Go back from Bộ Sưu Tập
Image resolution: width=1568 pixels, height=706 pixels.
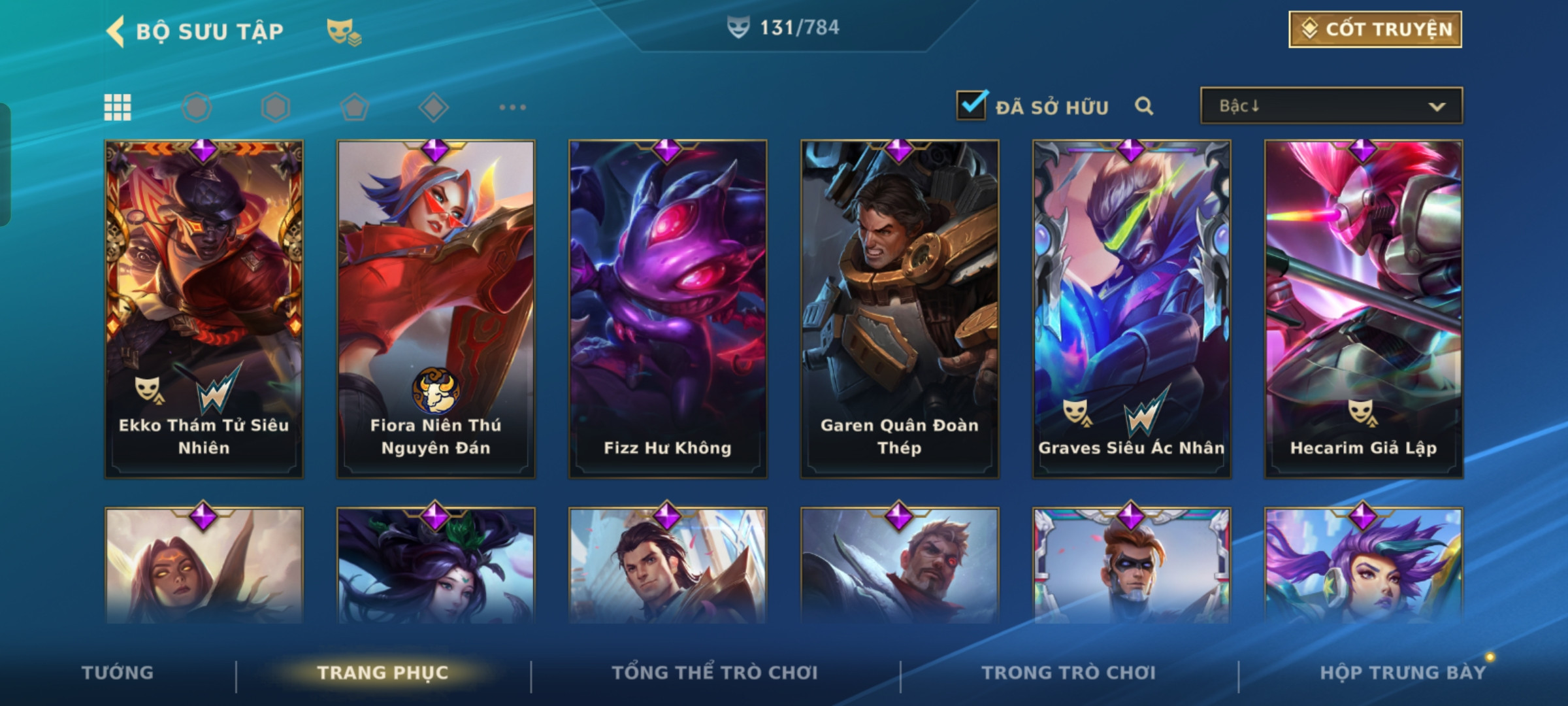point(116,31)
